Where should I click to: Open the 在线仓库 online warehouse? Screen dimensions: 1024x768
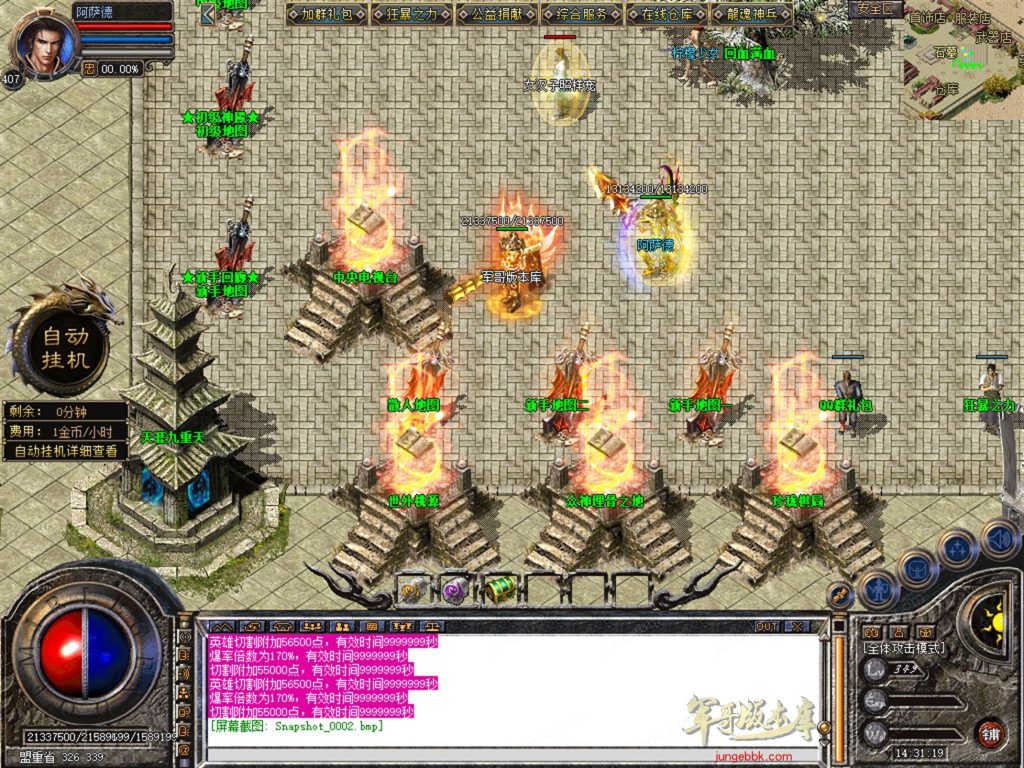[x=666, y=14]
